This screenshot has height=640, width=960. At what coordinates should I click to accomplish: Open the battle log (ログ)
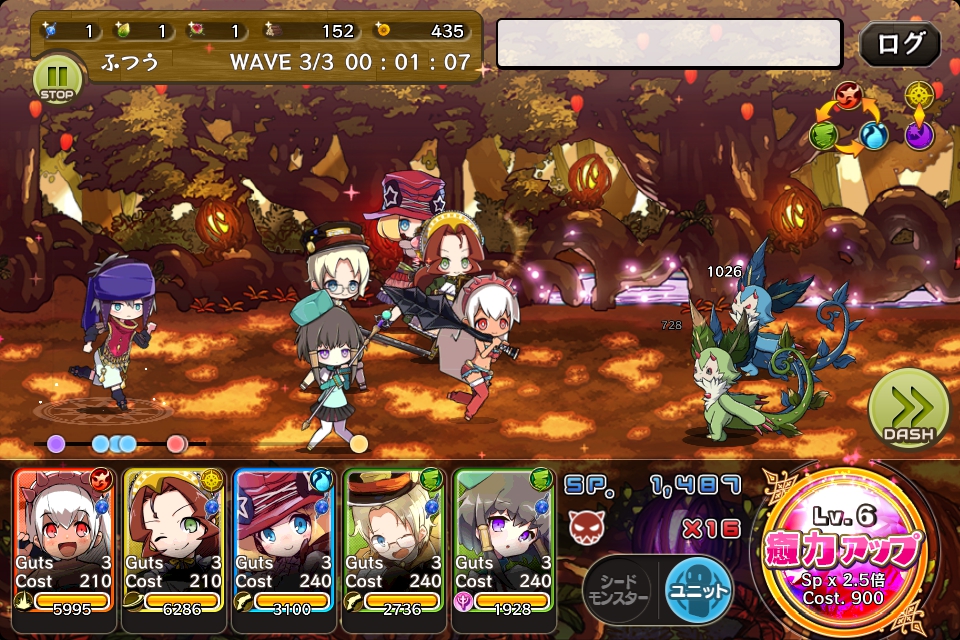point(900,44)
